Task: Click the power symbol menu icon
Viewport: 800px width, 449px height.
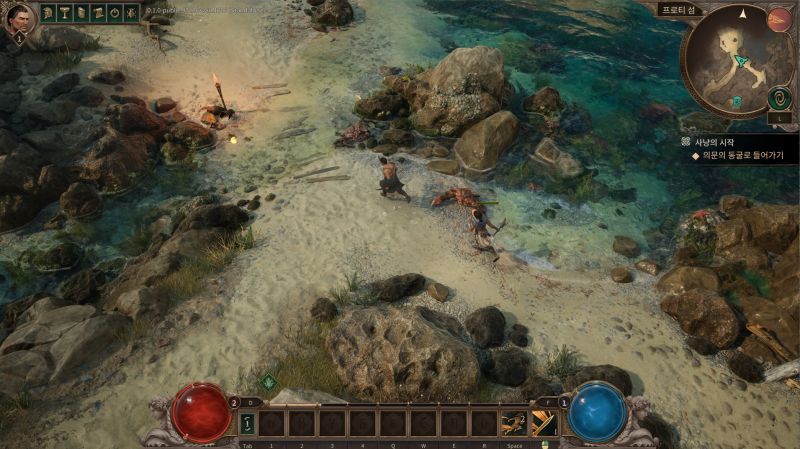Action: coord(113,13)
